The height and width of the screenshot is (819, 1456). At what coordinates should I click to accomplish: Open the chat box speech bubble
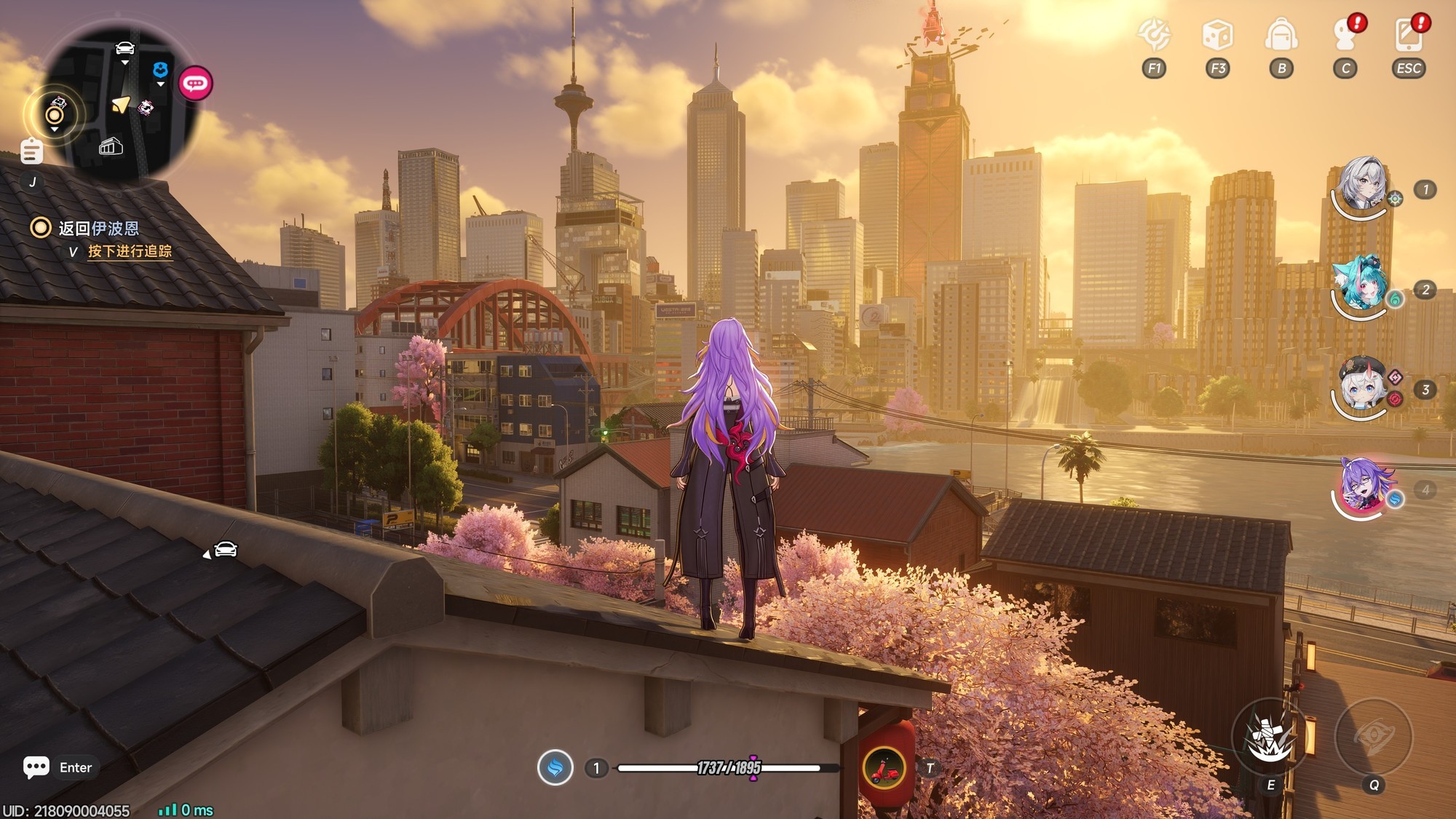tap(36, 767)
